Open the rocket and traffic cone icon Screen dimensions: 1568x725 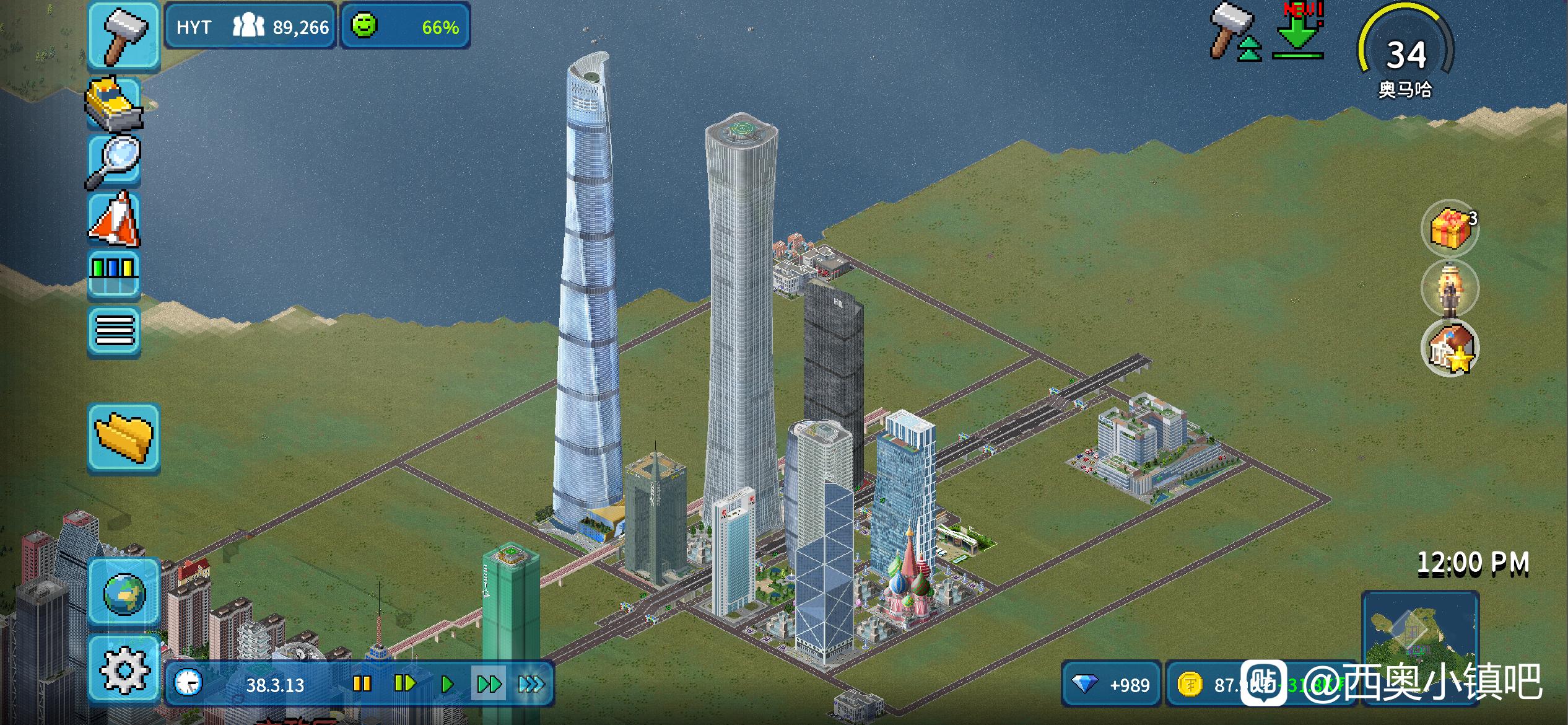(x=115, y=219)
